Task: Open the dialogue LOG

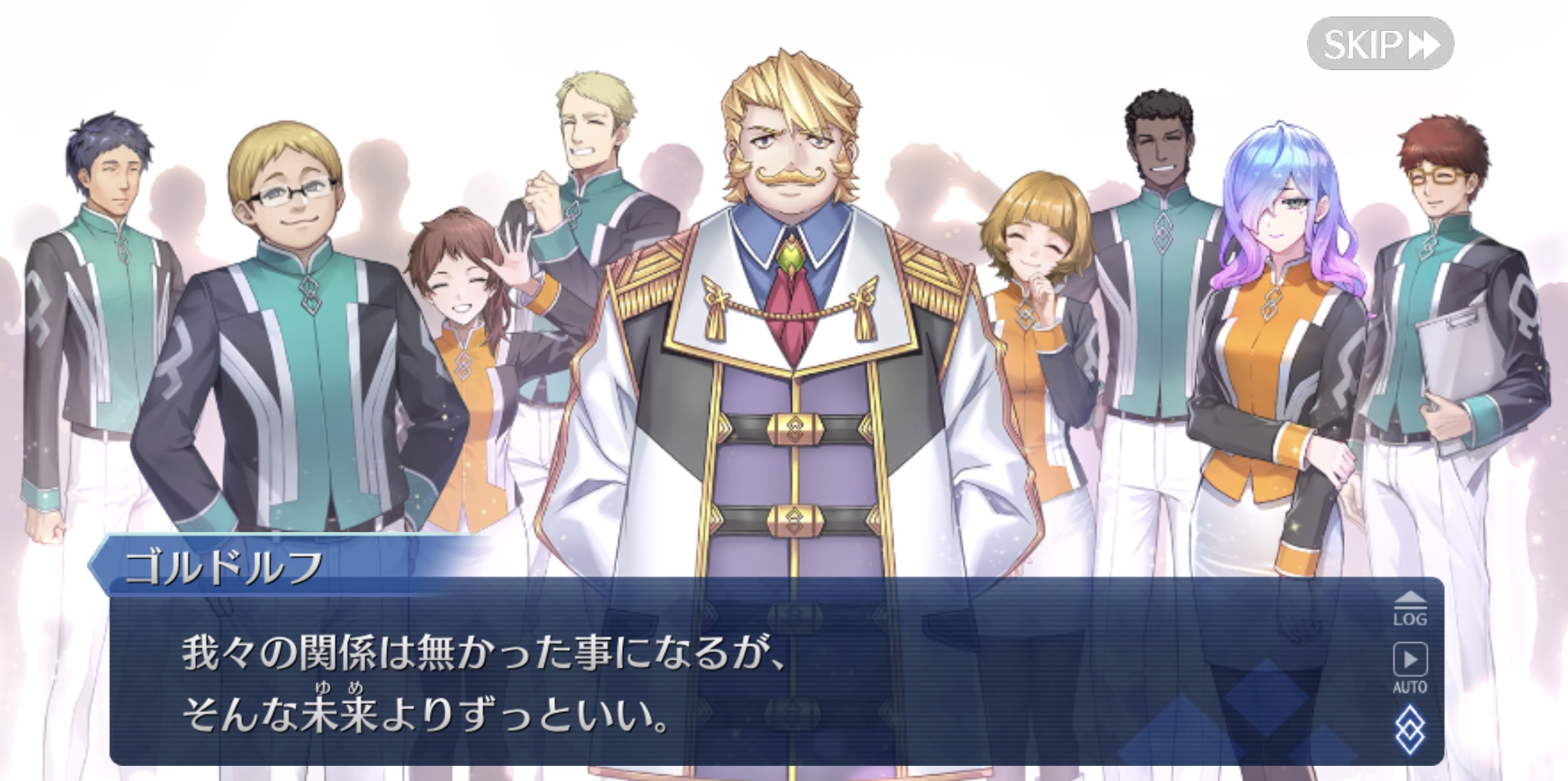Action: pos(1409,608)
